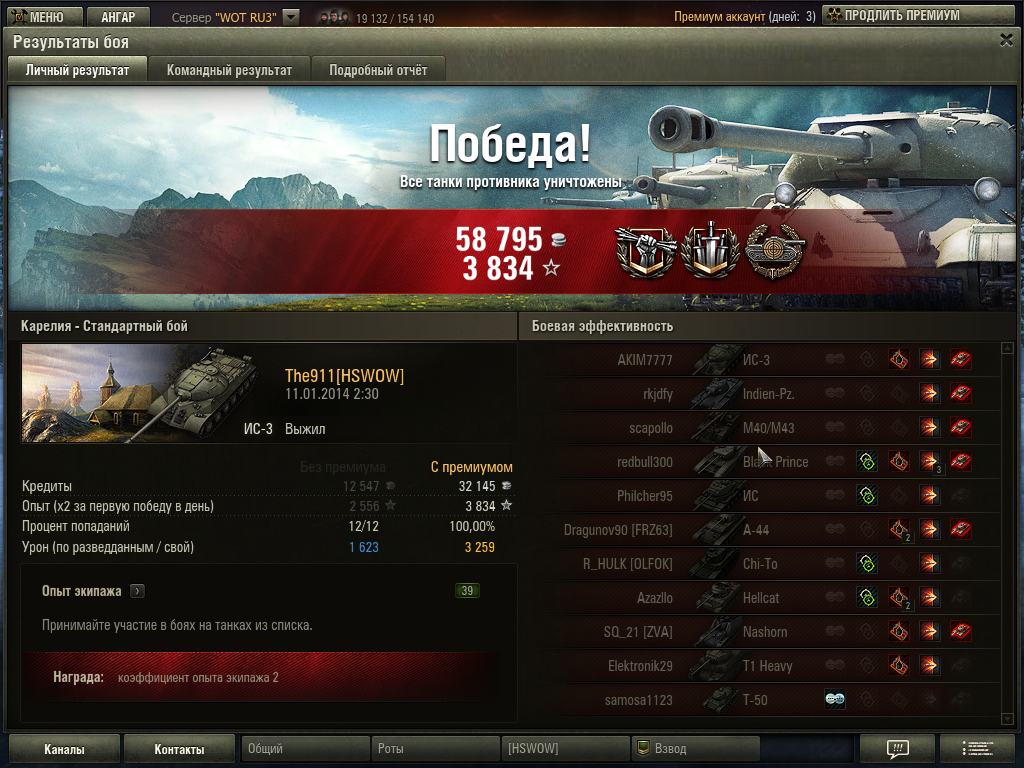1024x768 pixels.
Task: Open the server selection dropdown arrow
Action: click(x=290, y=17)
